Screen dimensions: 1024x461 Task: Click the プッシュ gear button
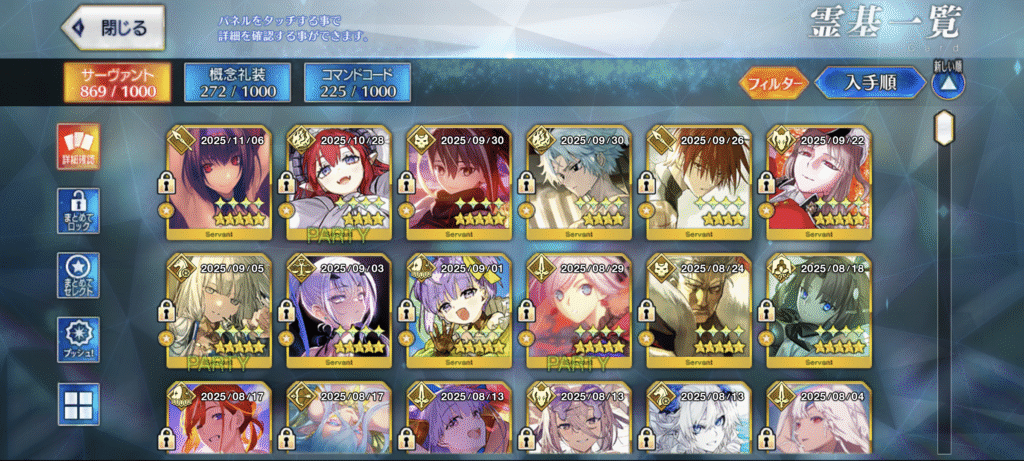77,339
